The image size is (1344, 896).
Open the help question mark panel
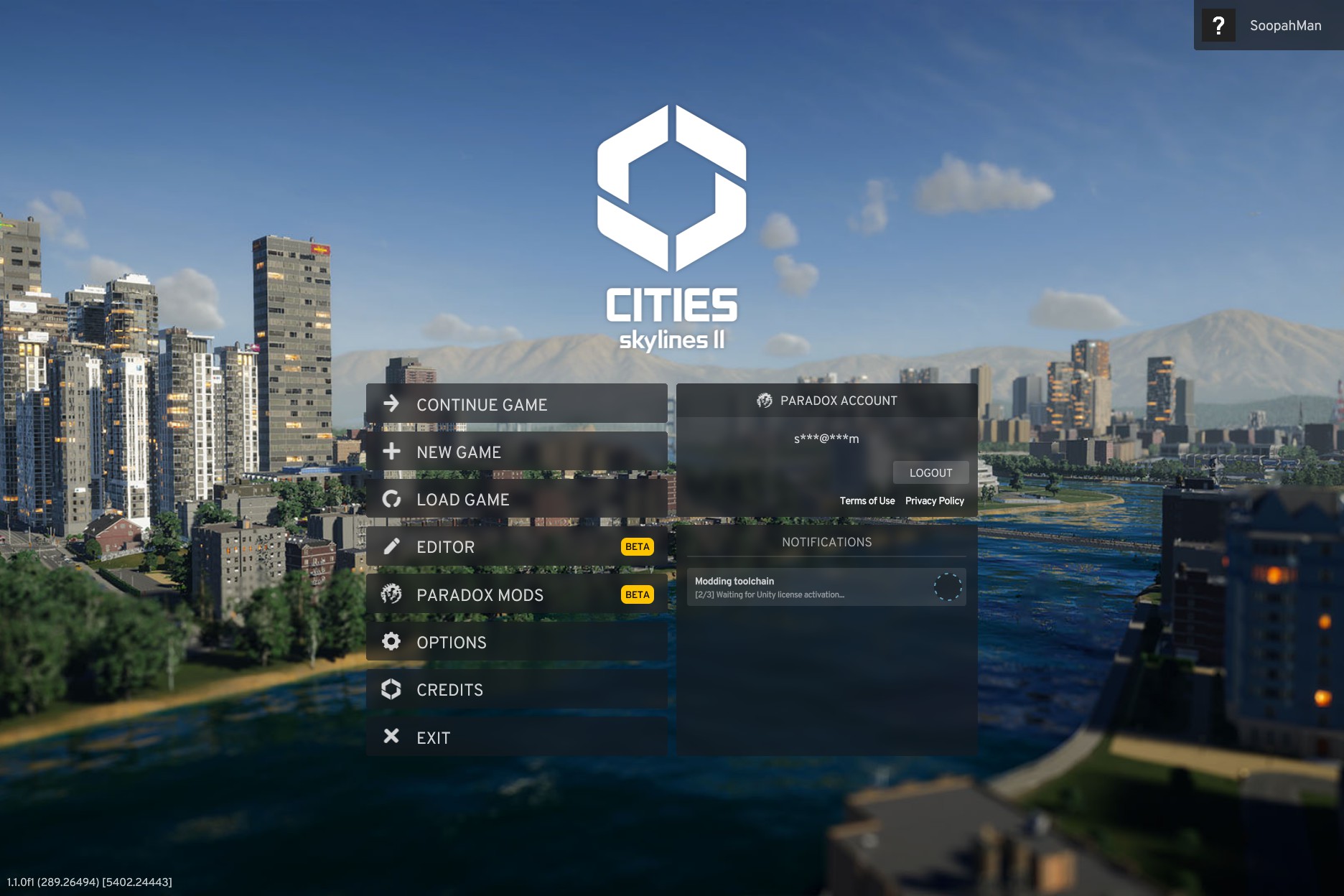tap(1218, 25)
